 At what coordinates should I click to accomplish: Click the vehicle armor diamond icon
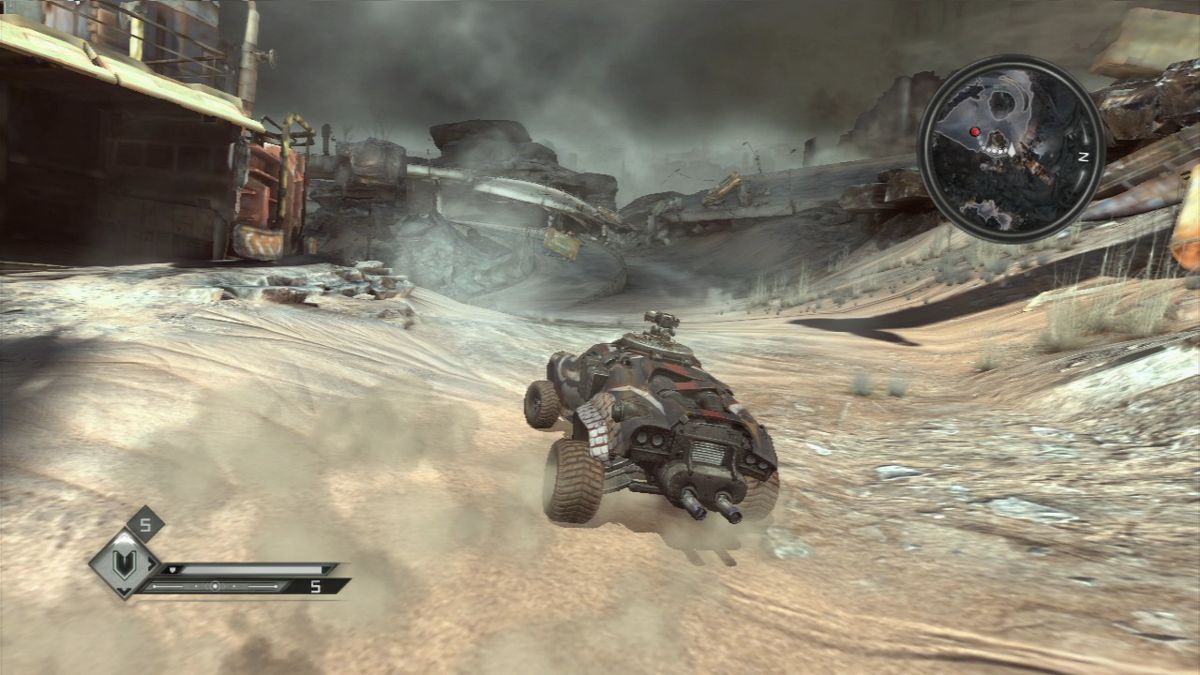[x=124, y=563]
